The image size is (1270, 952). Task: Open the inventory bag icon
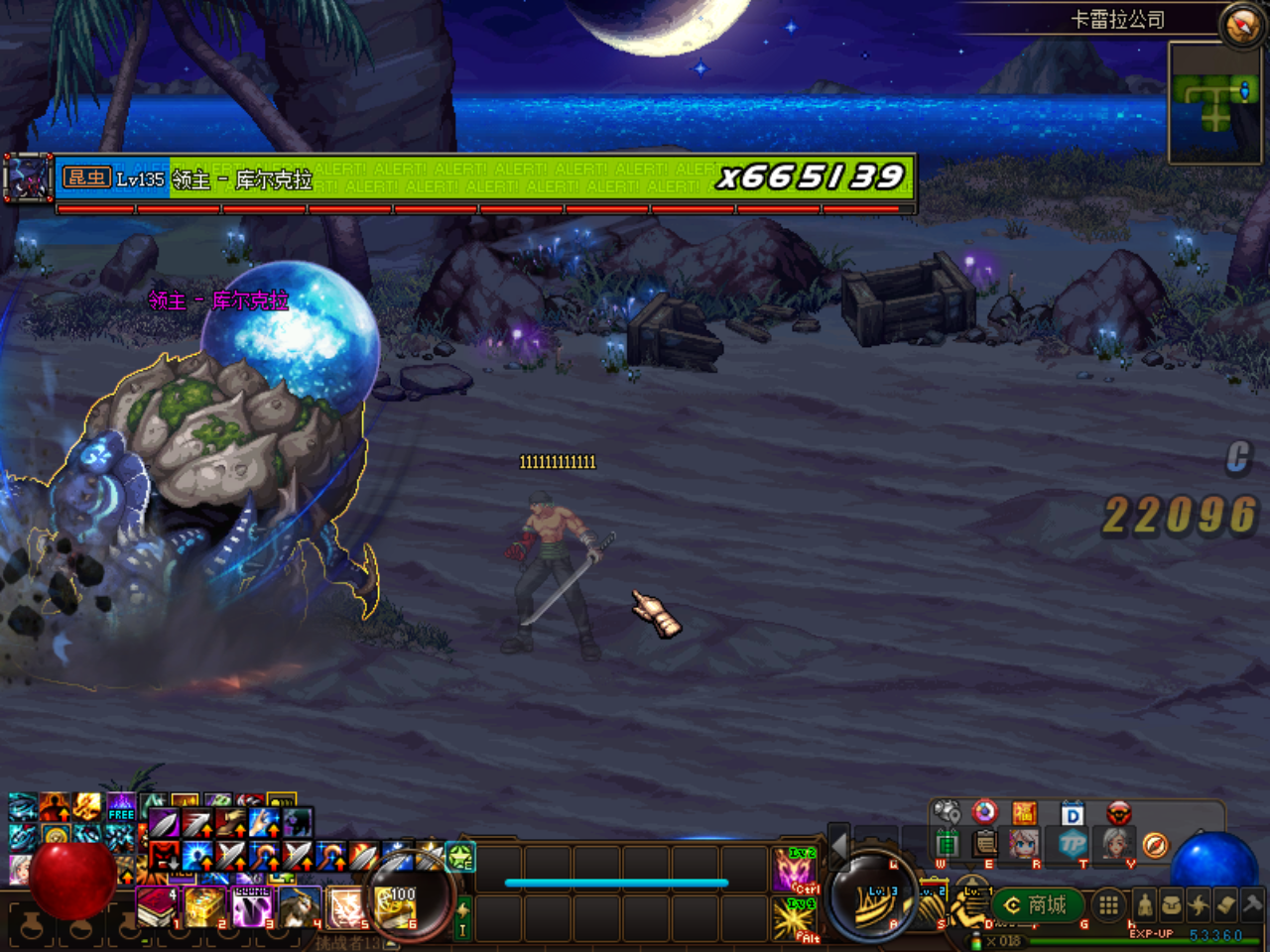click(1172, 905)
